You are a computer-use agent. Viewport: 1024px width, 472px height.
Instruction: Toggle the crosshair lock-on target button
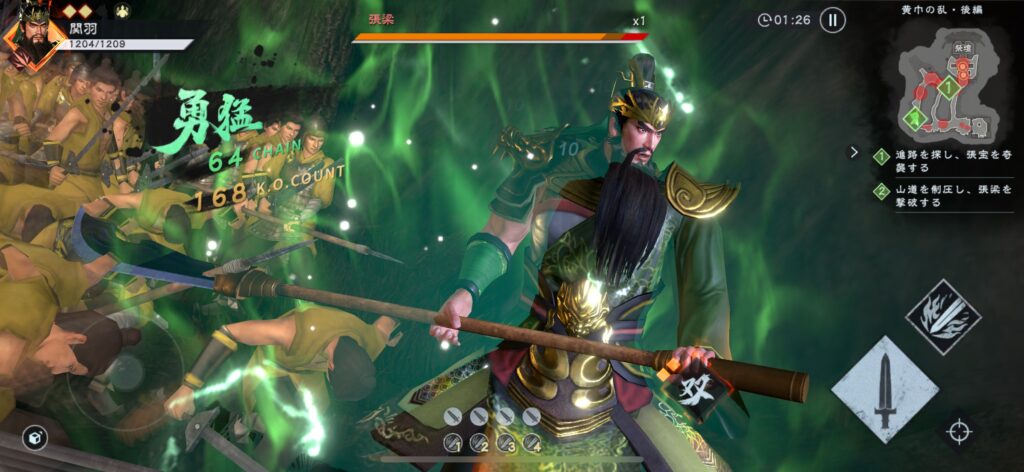coord(959,432)
